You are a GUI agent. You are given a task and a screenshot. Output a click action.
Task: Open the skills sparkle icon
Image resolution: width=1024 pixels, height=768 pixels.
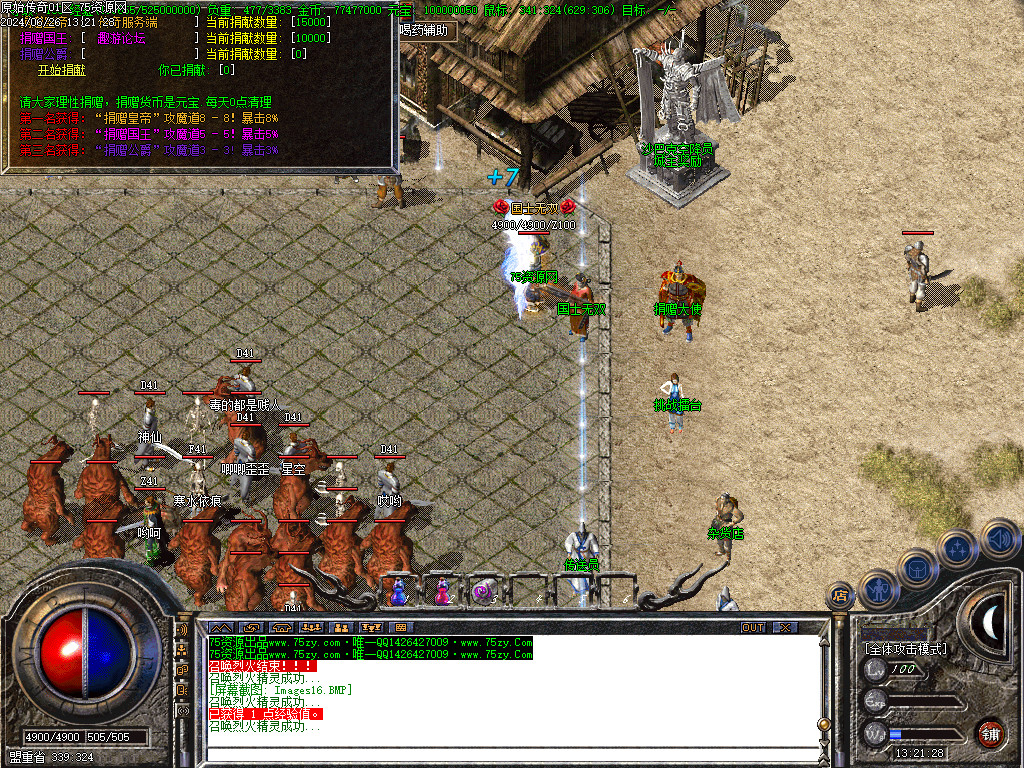[958, 548]
